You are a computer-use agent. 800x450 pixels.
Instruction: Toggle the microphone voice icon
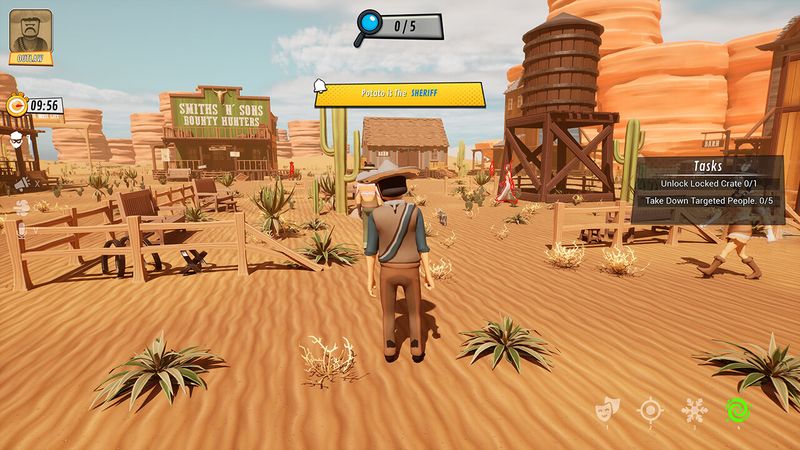(x=21, y=227)
